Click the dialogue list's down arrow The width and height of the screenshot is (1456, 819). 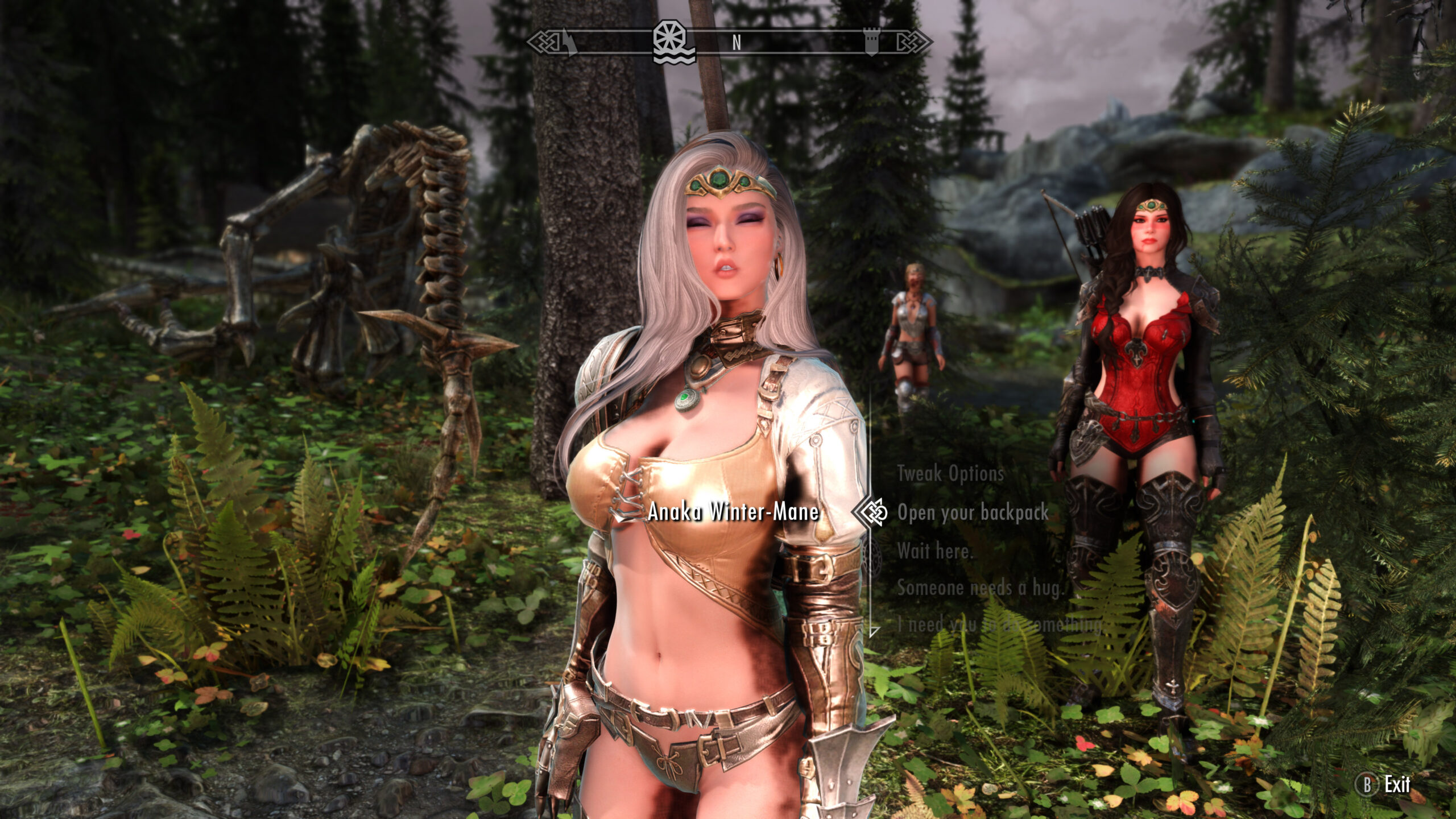[x=875, y=631]
